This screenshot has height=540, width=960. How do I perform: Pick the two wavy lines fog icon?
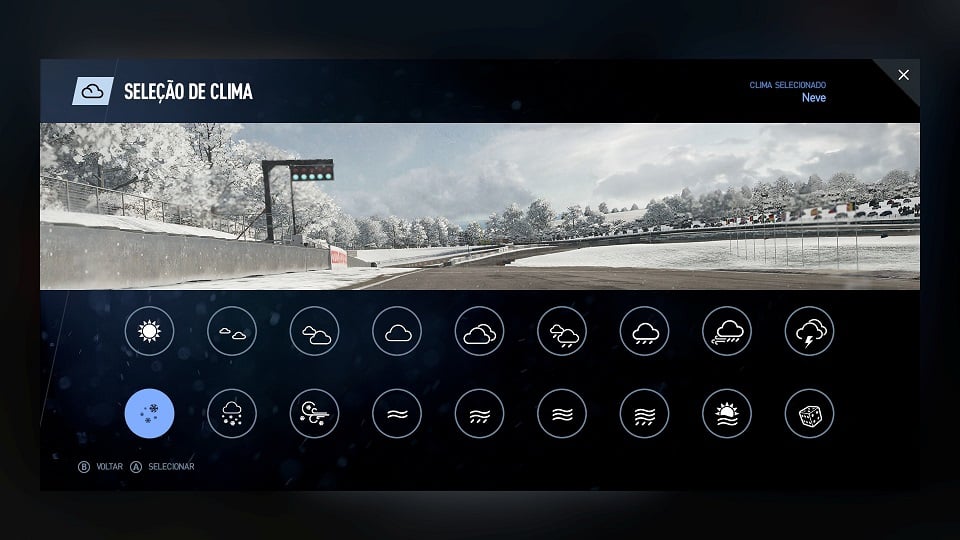pyautogui.click(x=397, y=413)
